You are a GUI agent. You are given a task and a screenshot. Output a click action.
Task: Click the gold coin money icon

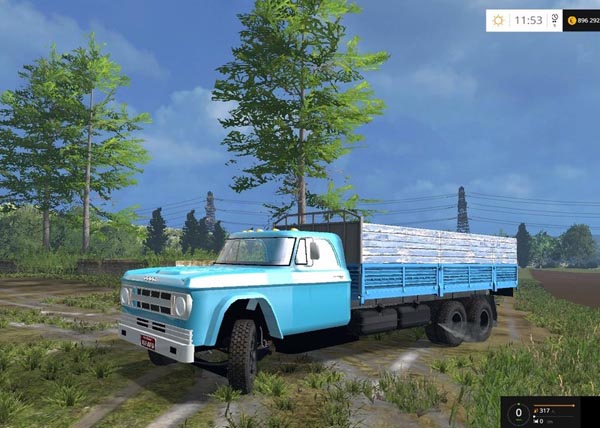(x=571, y=20)
